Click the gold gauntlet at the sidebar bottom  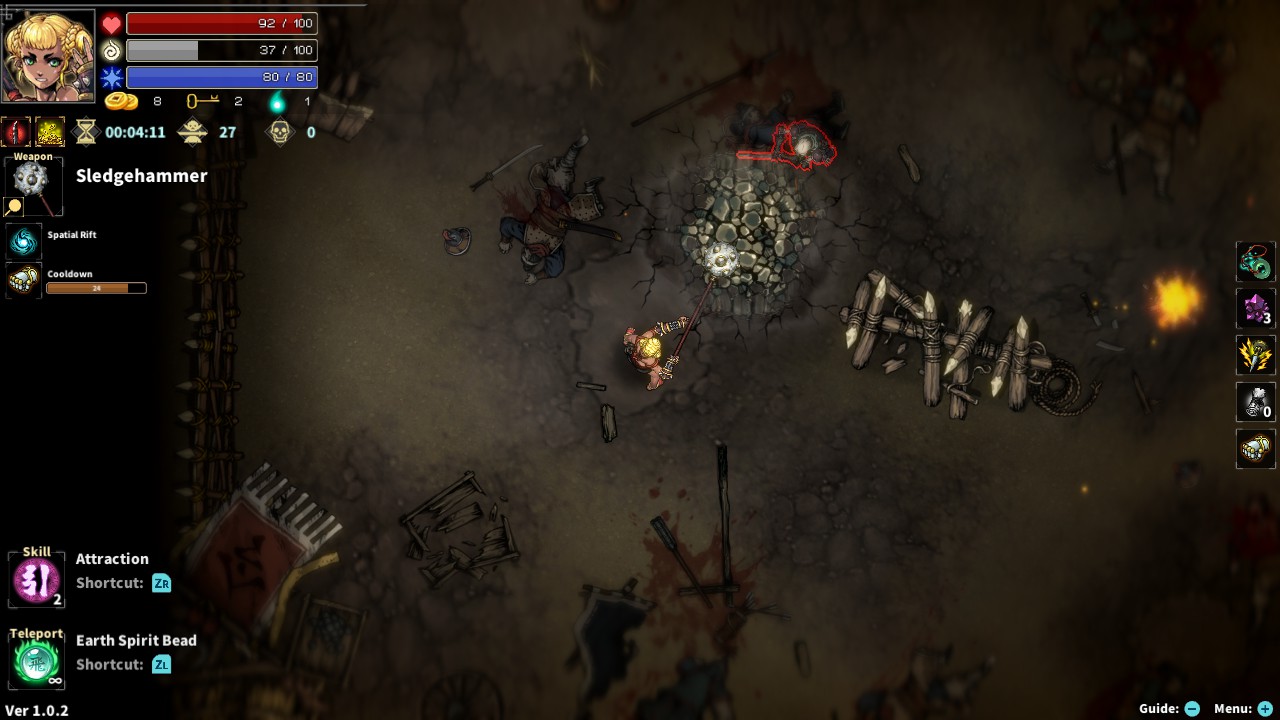coord(1255,449)
